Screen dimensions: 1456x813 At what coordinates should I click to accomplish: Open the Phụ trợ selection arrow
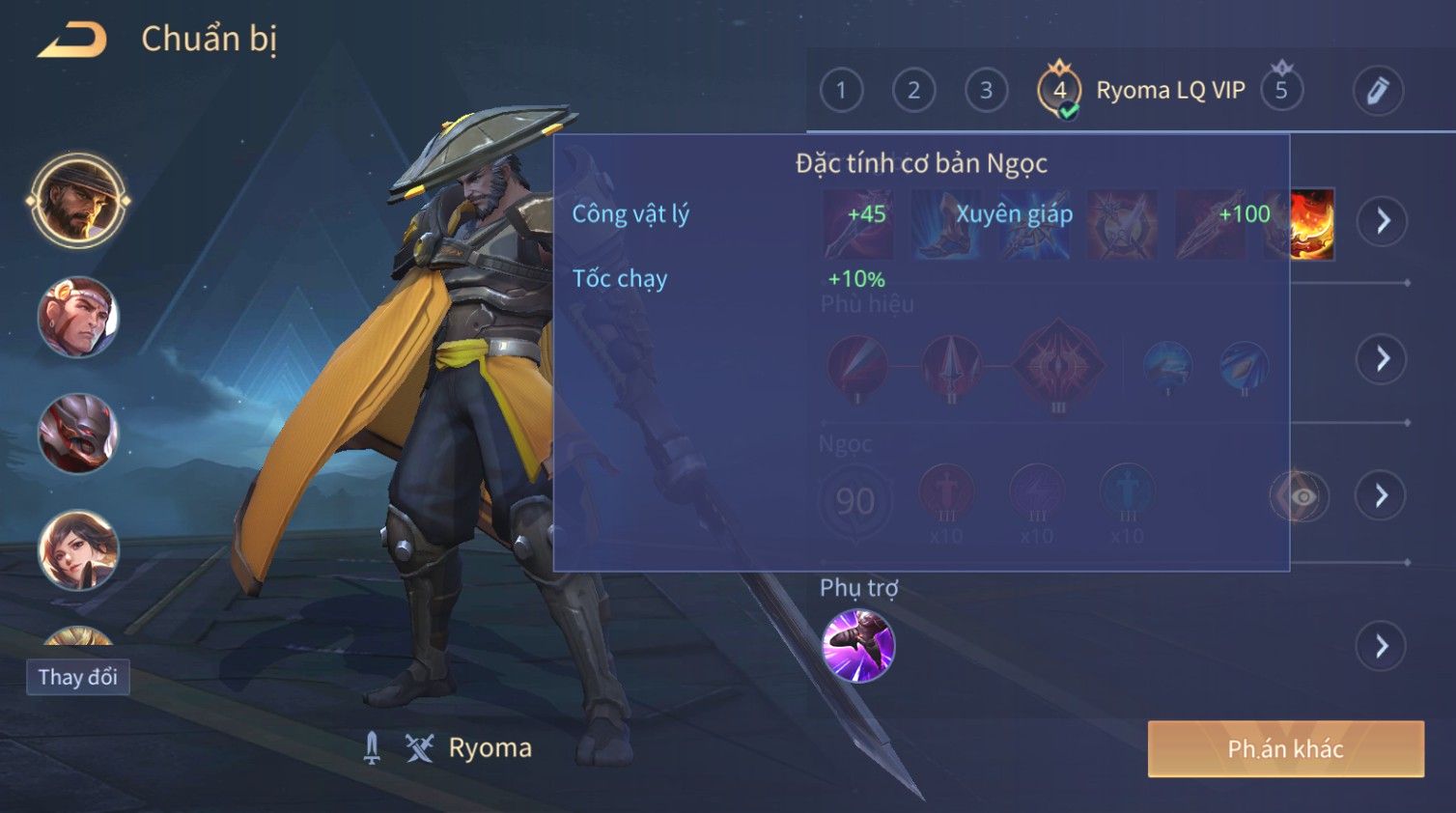tap(1382, 646)
